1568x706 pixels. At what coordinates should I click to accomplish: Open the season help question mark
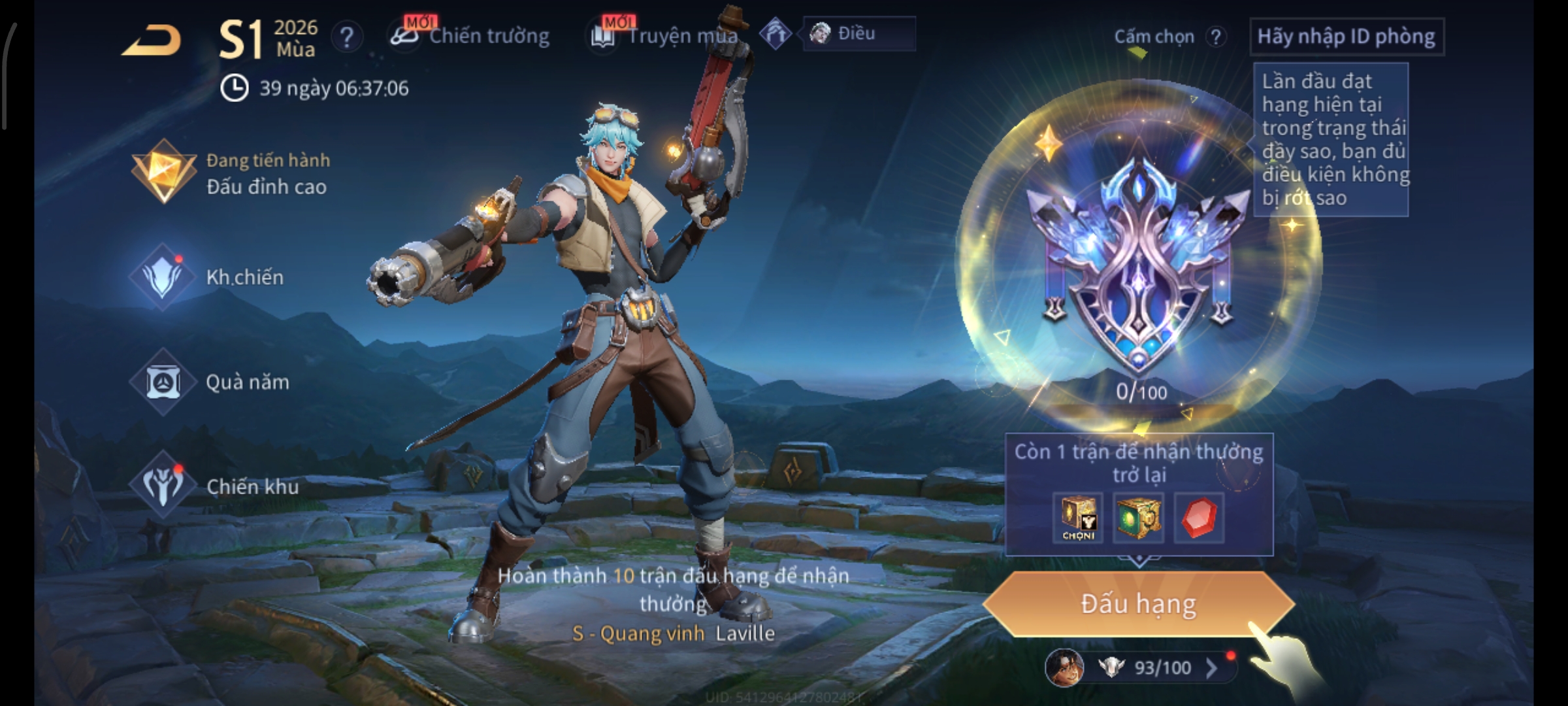coord(346,37)
